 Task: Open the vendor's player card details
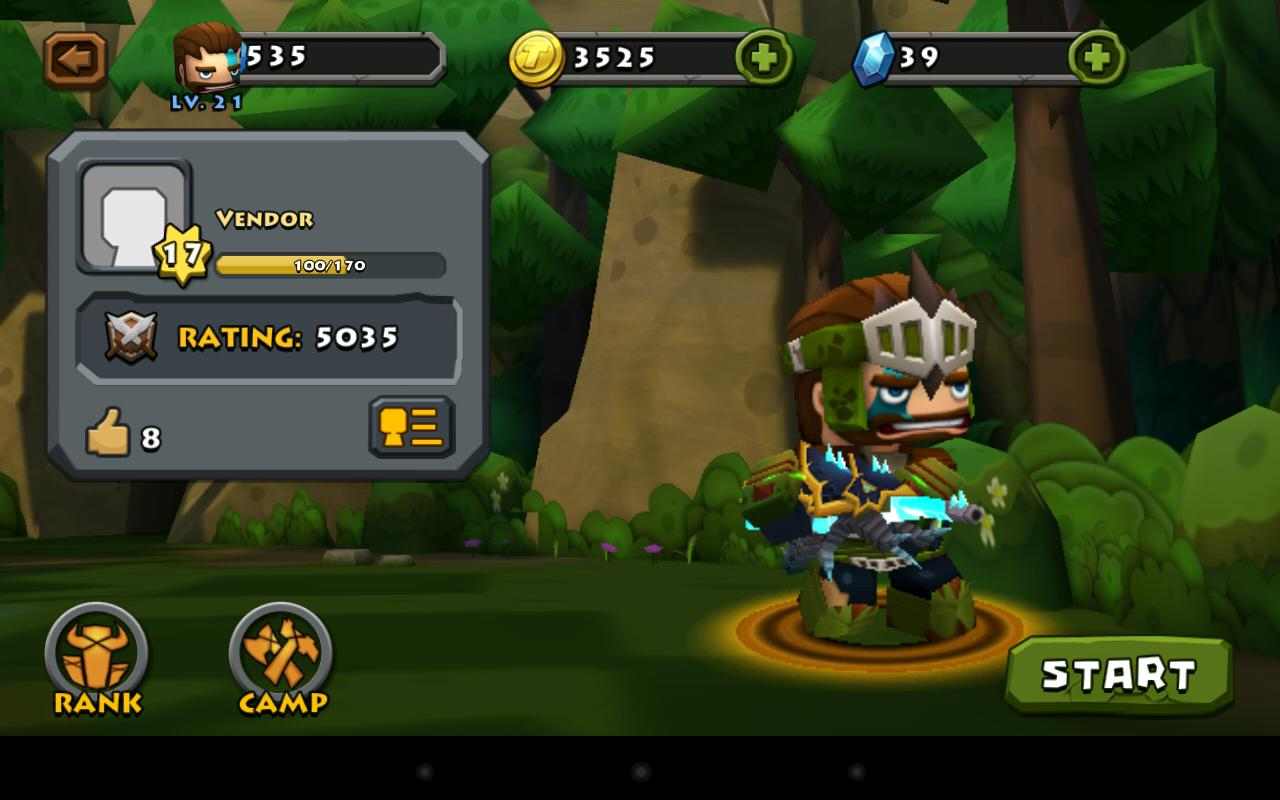pyautogui.click(x=410, y=427)
